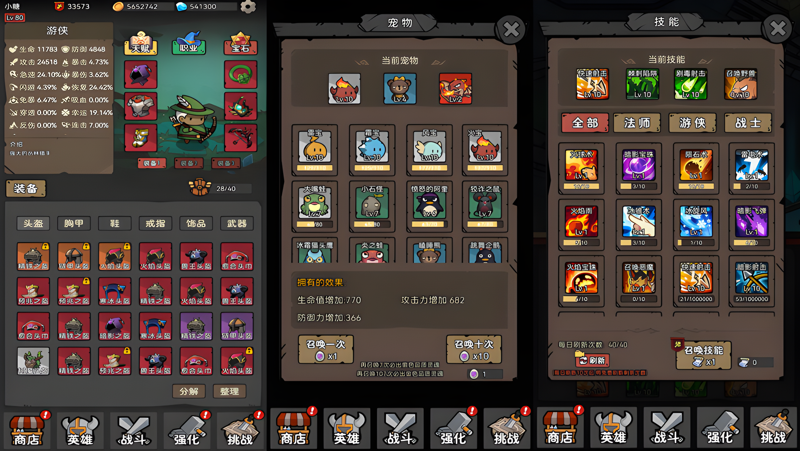Open the settings gear icon
Viewport: 800px width, 451px height.
point(248,7)
